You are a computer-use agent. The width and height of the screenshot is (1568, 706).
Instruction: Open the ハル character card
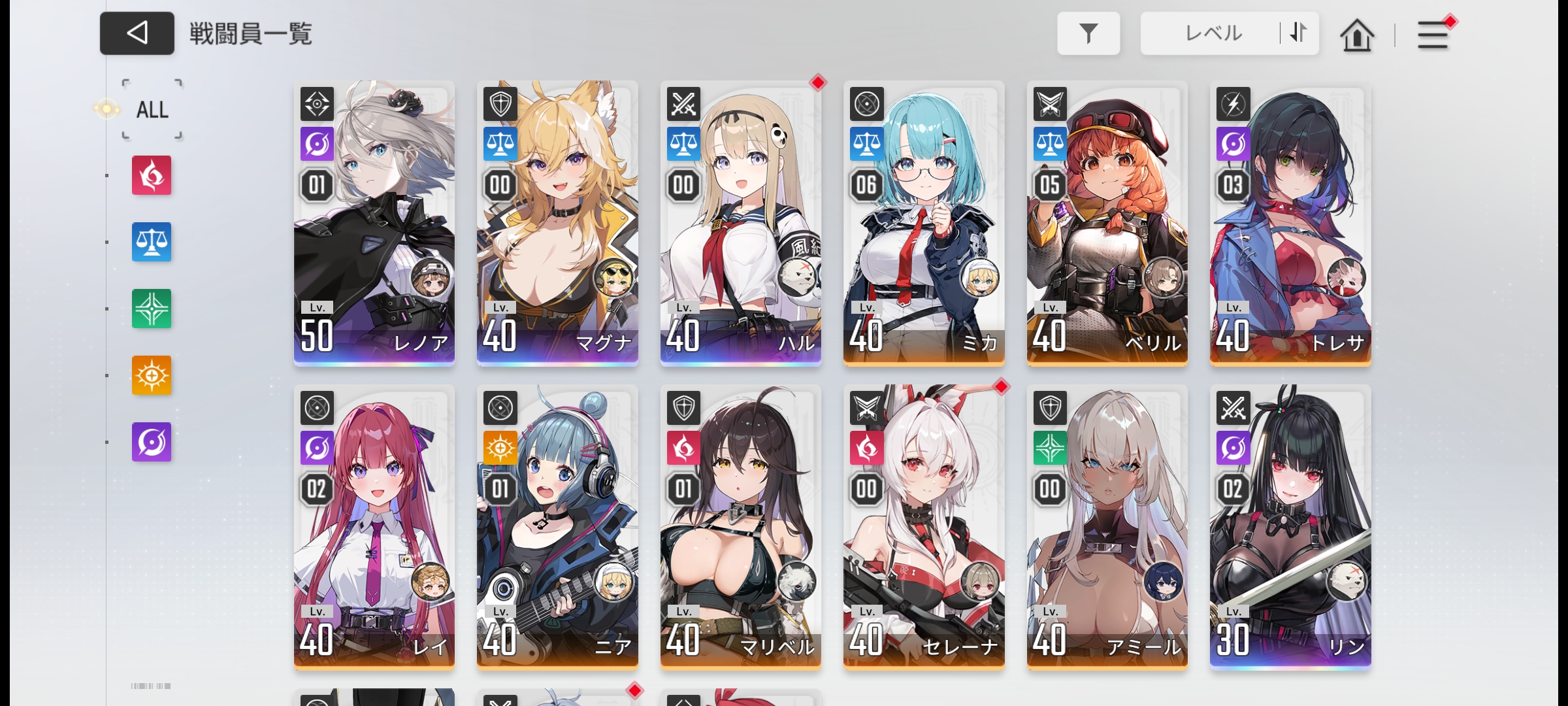(x=740, y=222)
